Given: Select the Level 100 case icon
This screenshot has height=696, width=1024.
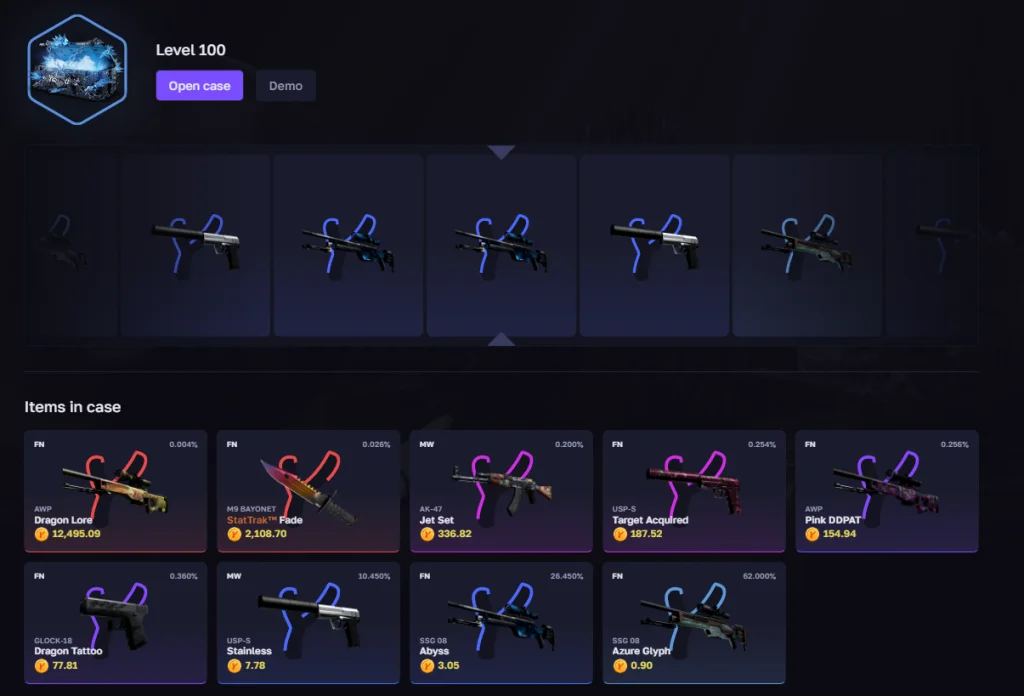Looking at the screenshot, I should click(77, 70).
